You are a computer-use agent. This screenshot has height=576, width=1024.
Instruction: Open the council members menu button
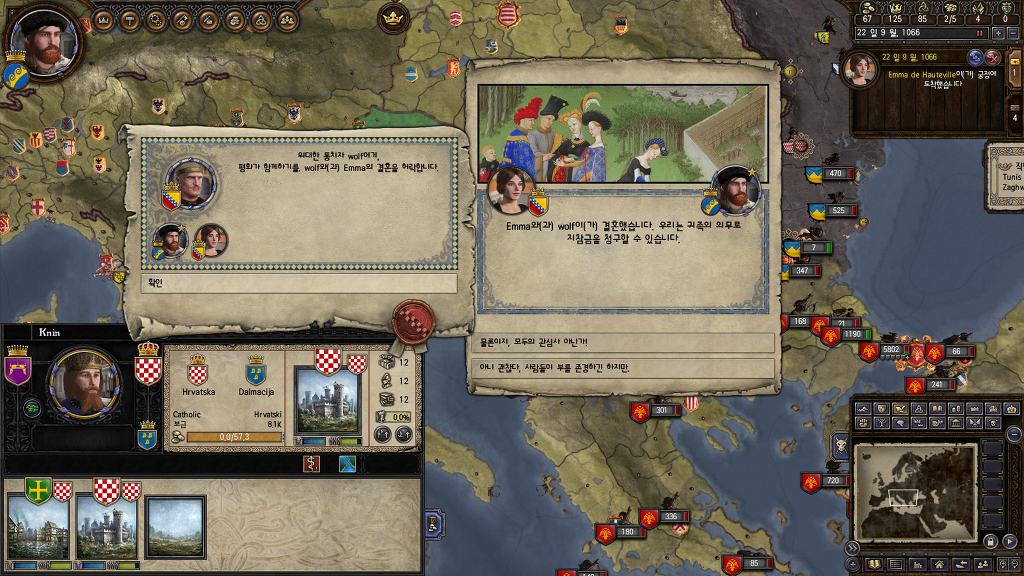coord(287,19)
